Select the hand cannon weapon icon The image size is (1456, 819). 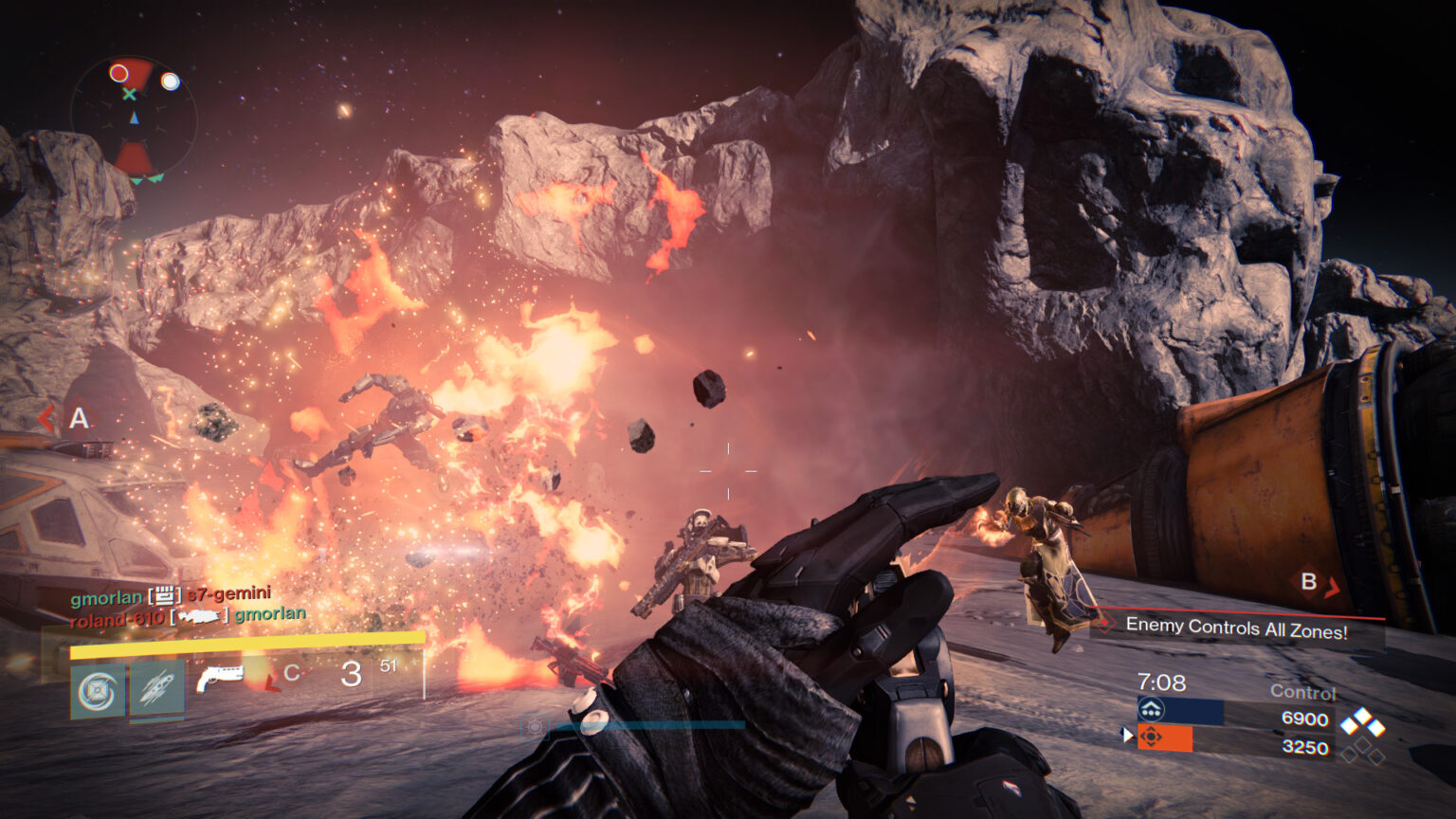click(x=220, y=678)
